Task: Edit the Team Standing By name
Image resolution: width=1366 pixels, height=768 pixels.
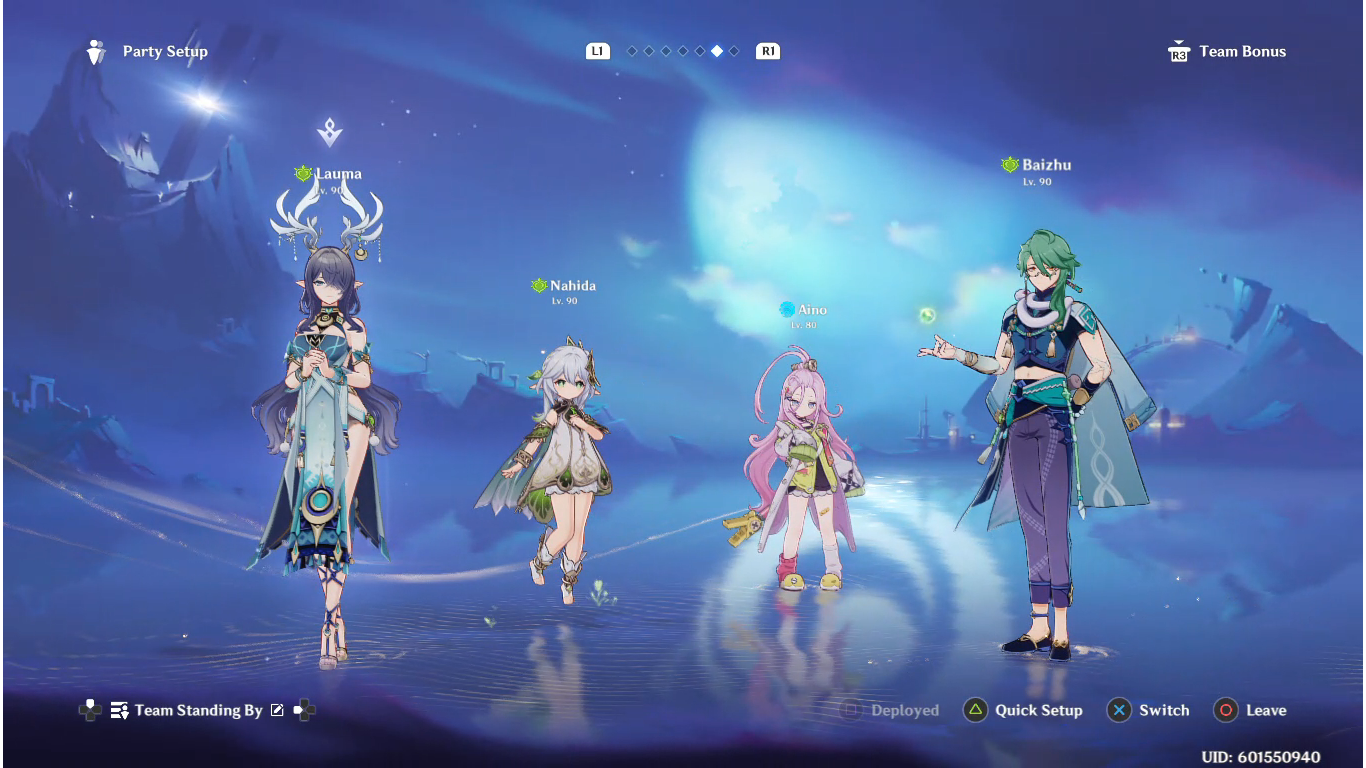Action: coord(277,710)
